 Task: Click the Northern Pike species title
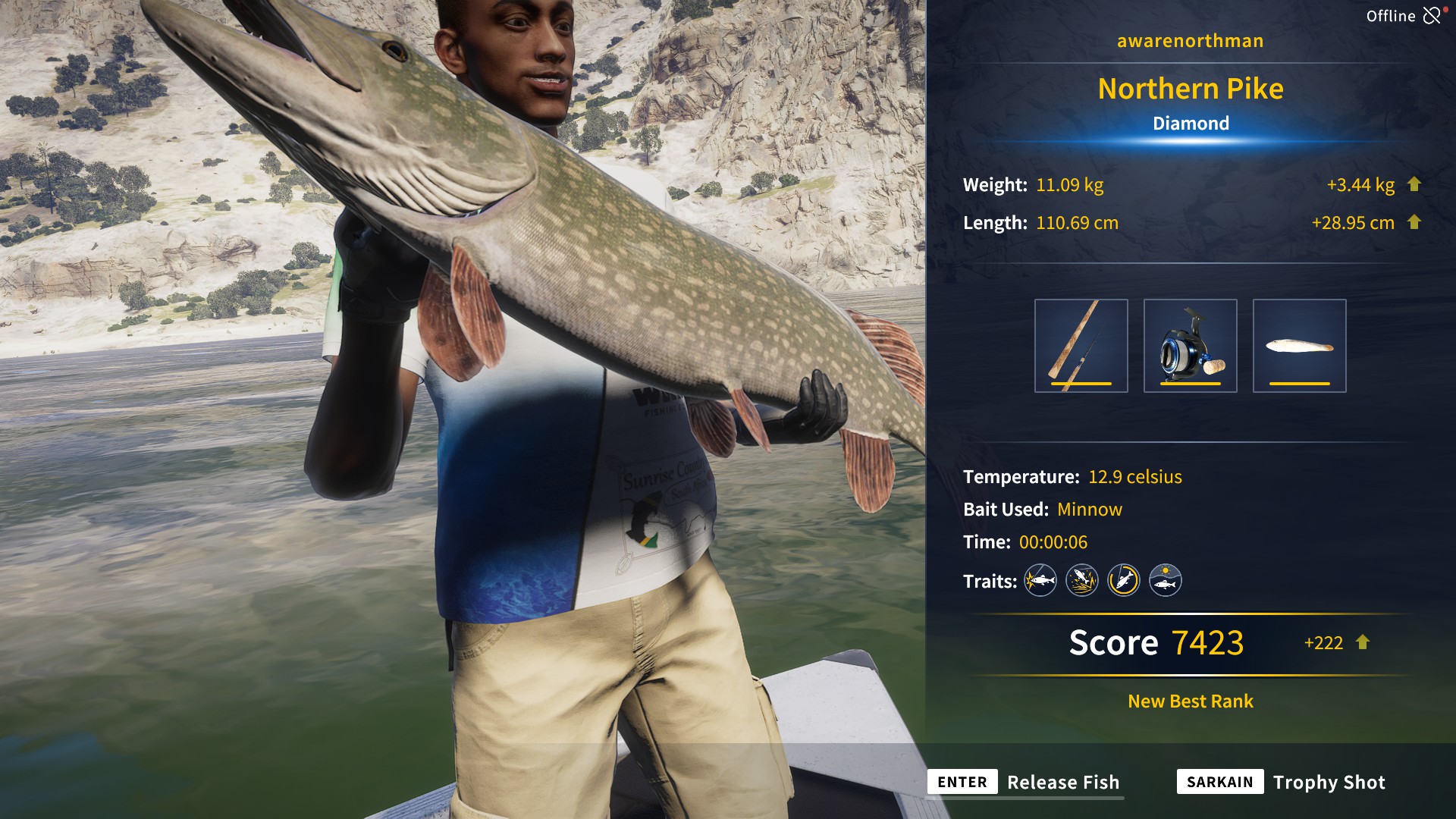[x=1190, y=89]
